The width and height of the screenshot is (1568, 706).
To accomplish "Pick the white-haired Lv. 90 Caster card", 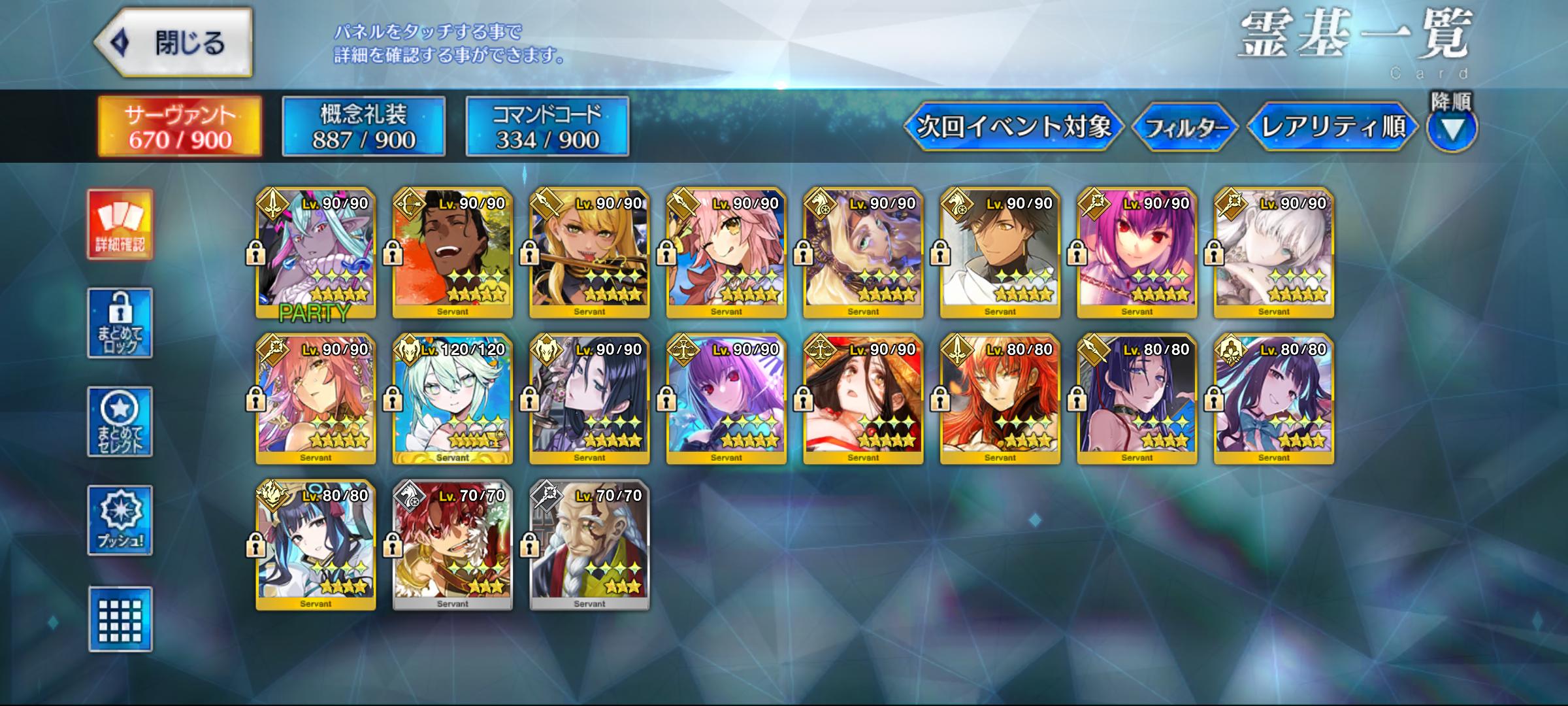I will point(1273,253).
